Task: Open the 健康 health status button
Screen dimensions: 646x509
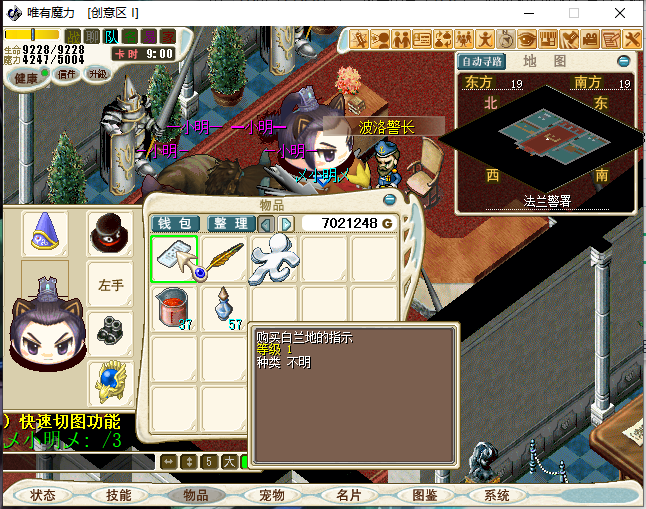Action: [26, 77]
